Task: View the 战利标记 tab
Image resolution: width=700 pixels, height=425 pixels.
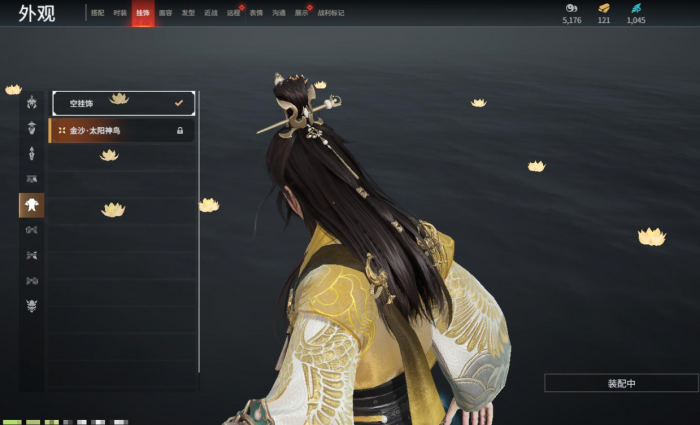Action: (329, 13)
